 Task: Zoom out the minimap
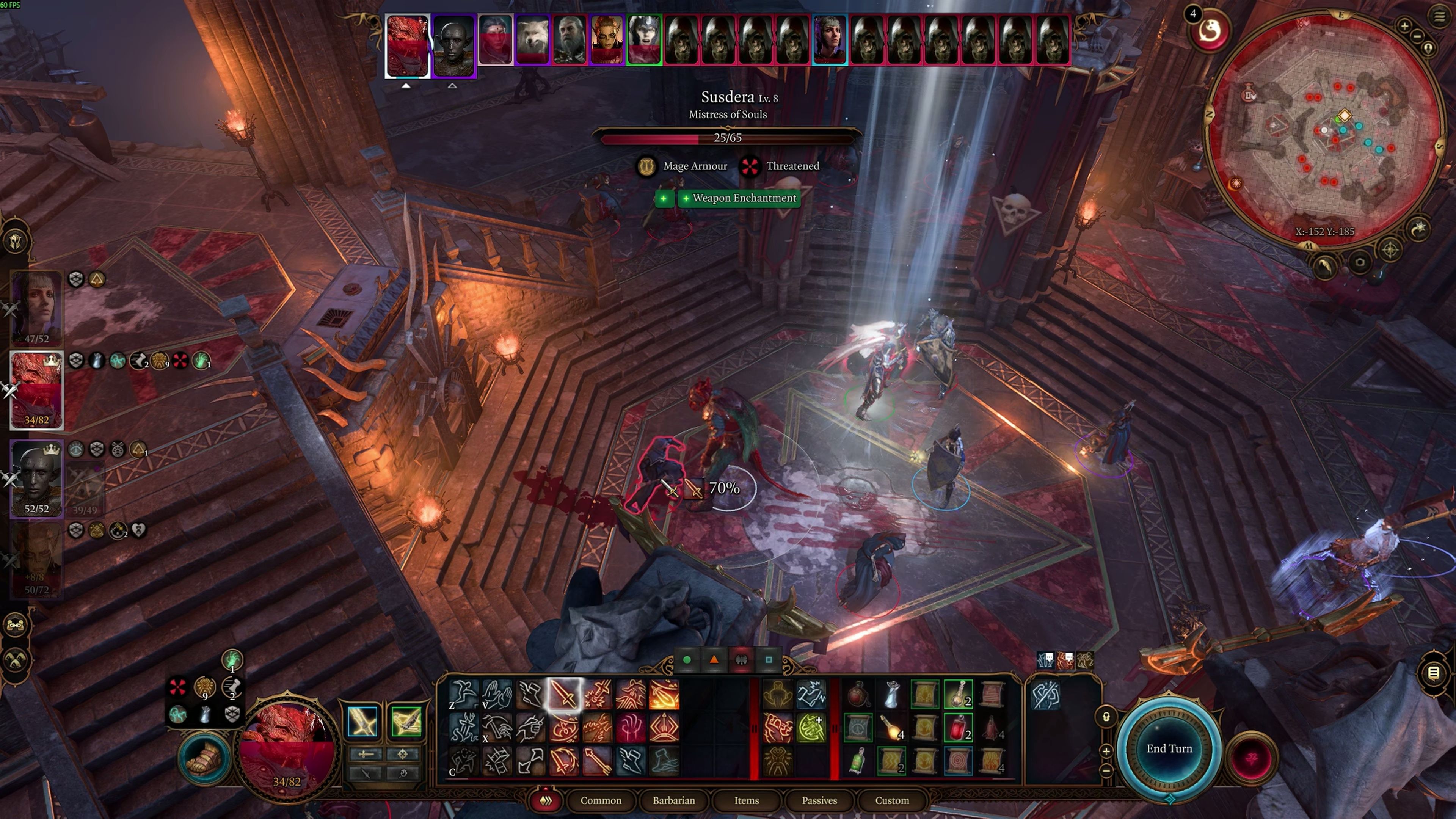tap(1417, 37)
